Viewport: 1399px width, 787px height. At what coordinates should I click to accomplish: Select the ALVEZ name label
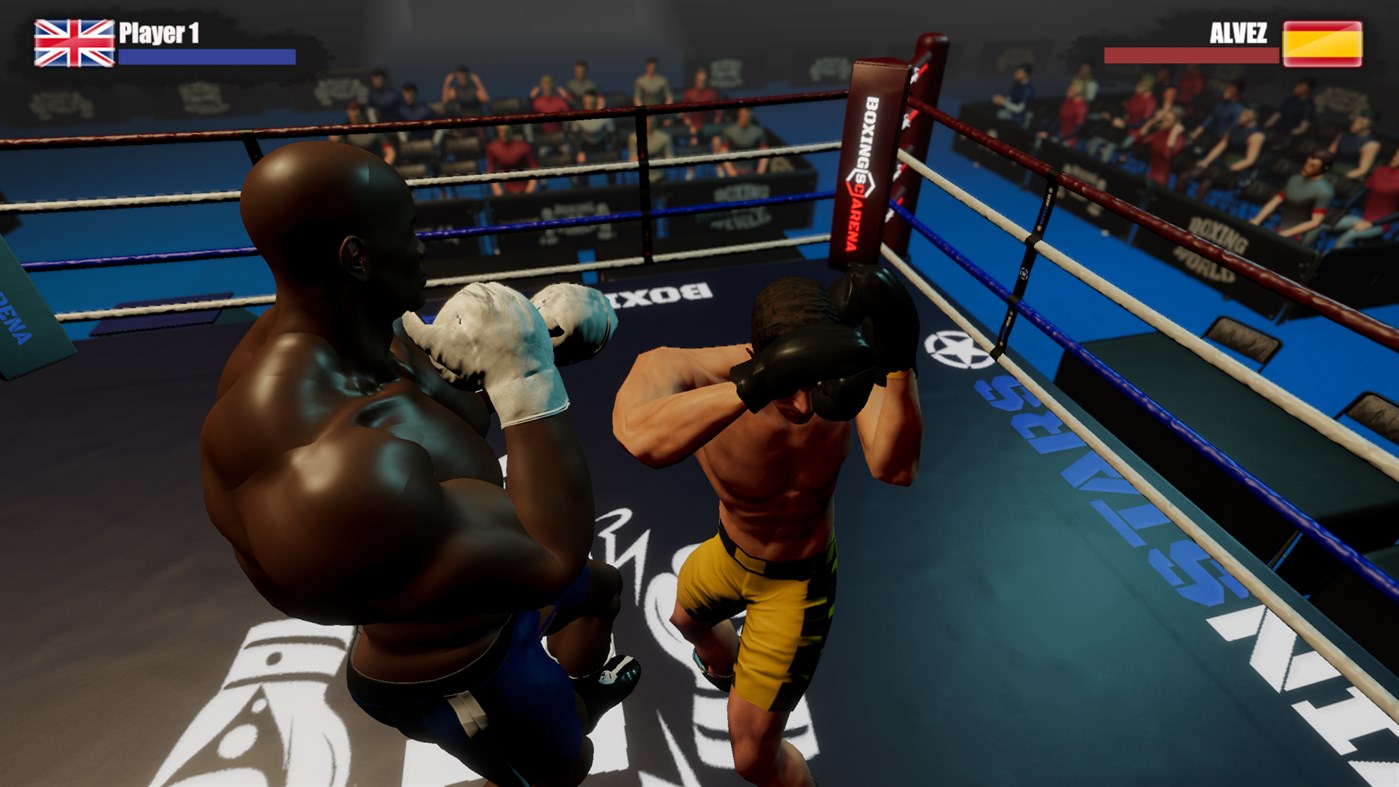(1238, 32)
